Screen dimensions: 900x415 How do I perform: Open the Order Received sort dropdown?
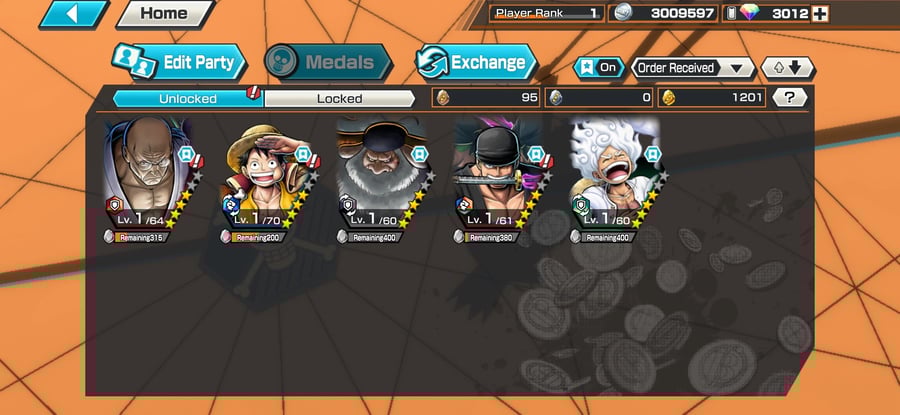[692, 68]
